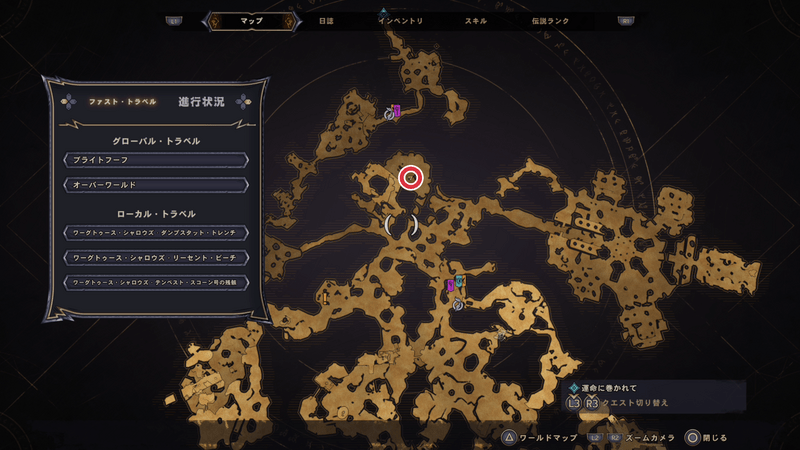Travel to ダンプスタット・トレンチ

click(x=155, y=232)
